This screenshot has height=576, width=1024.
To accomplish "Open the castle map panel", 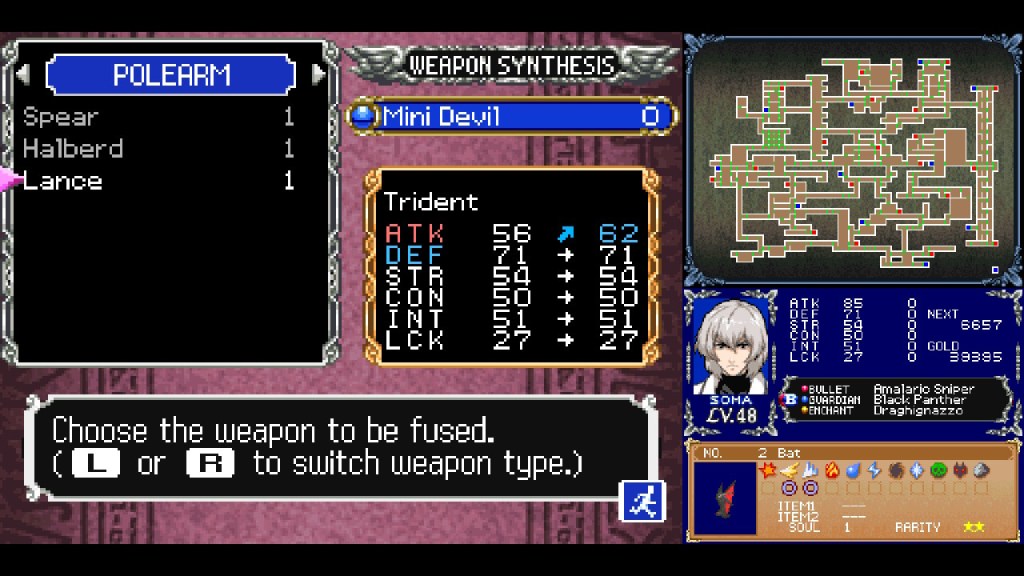I will (x=853, y=160).
